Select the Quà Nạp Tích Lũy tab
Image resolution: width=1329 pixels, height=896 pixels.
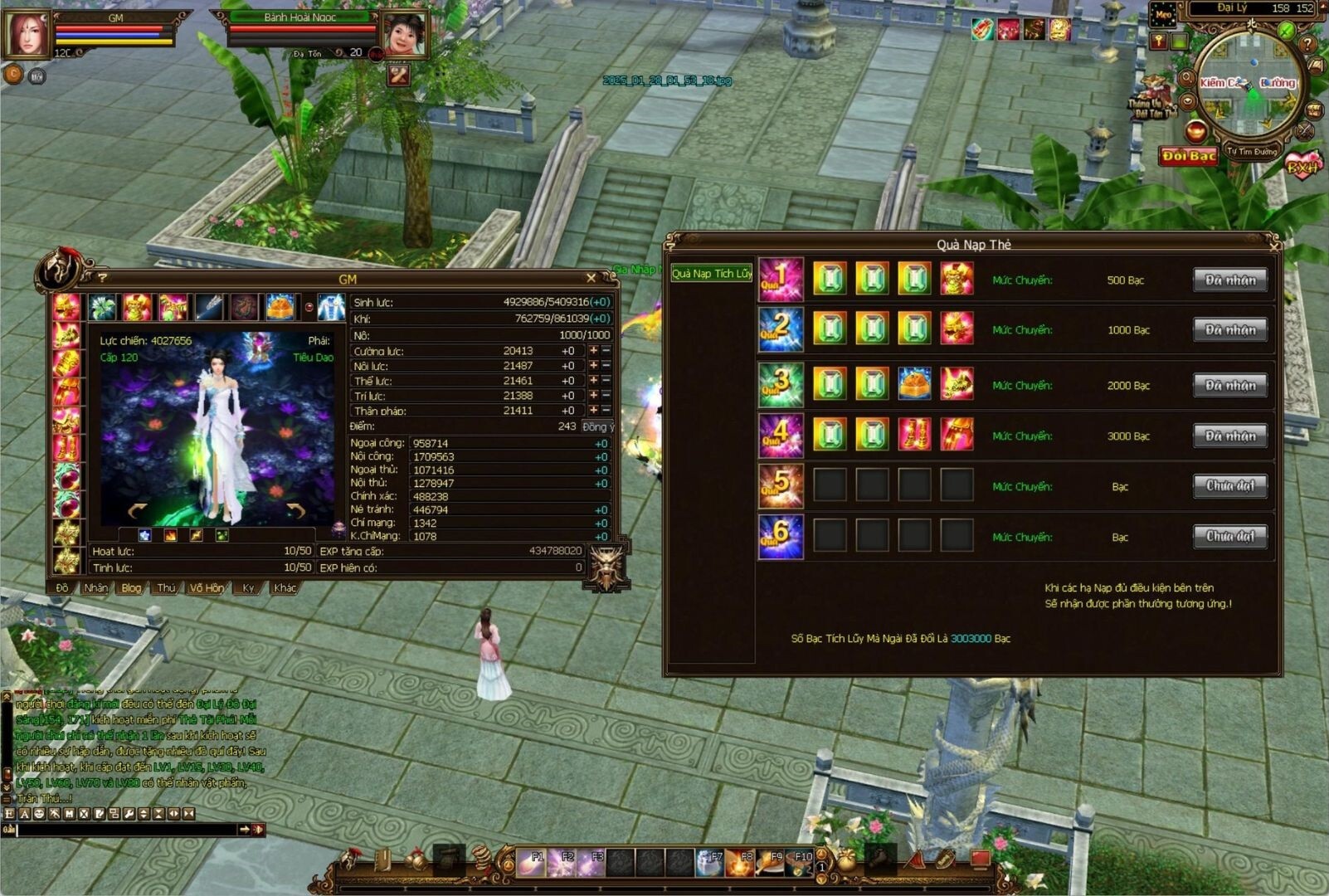pos(712,274)
